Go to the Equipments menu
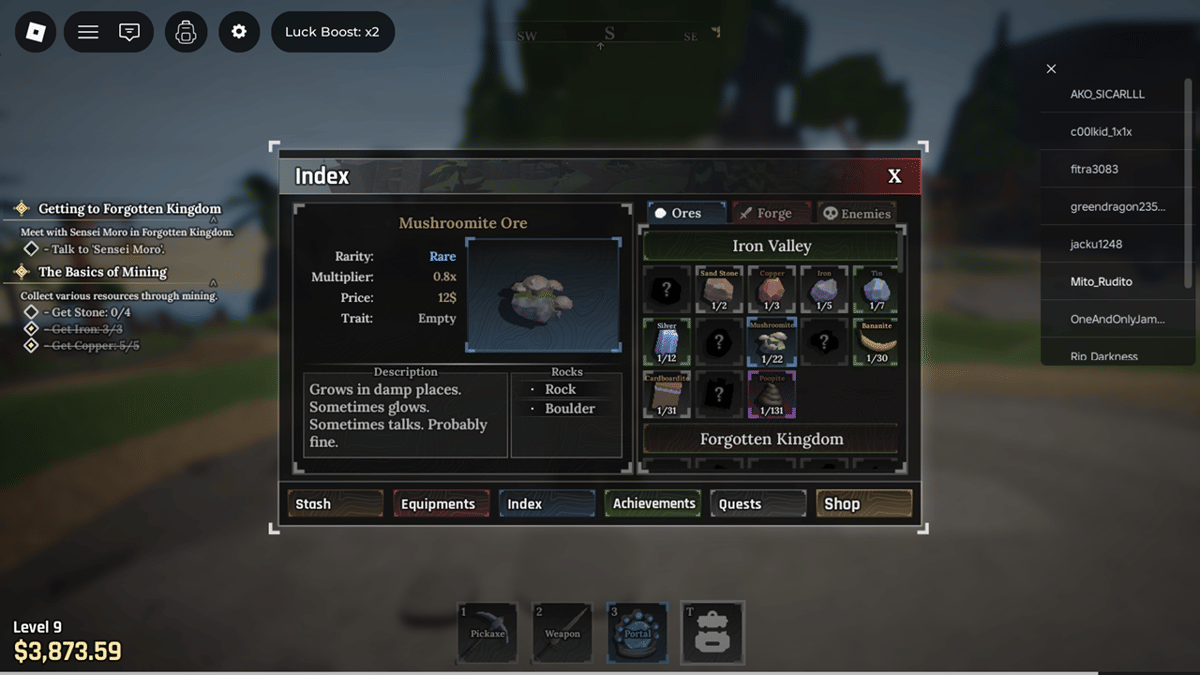The width and height of the screenshot is (1200, 675). (x=441, y=504)
